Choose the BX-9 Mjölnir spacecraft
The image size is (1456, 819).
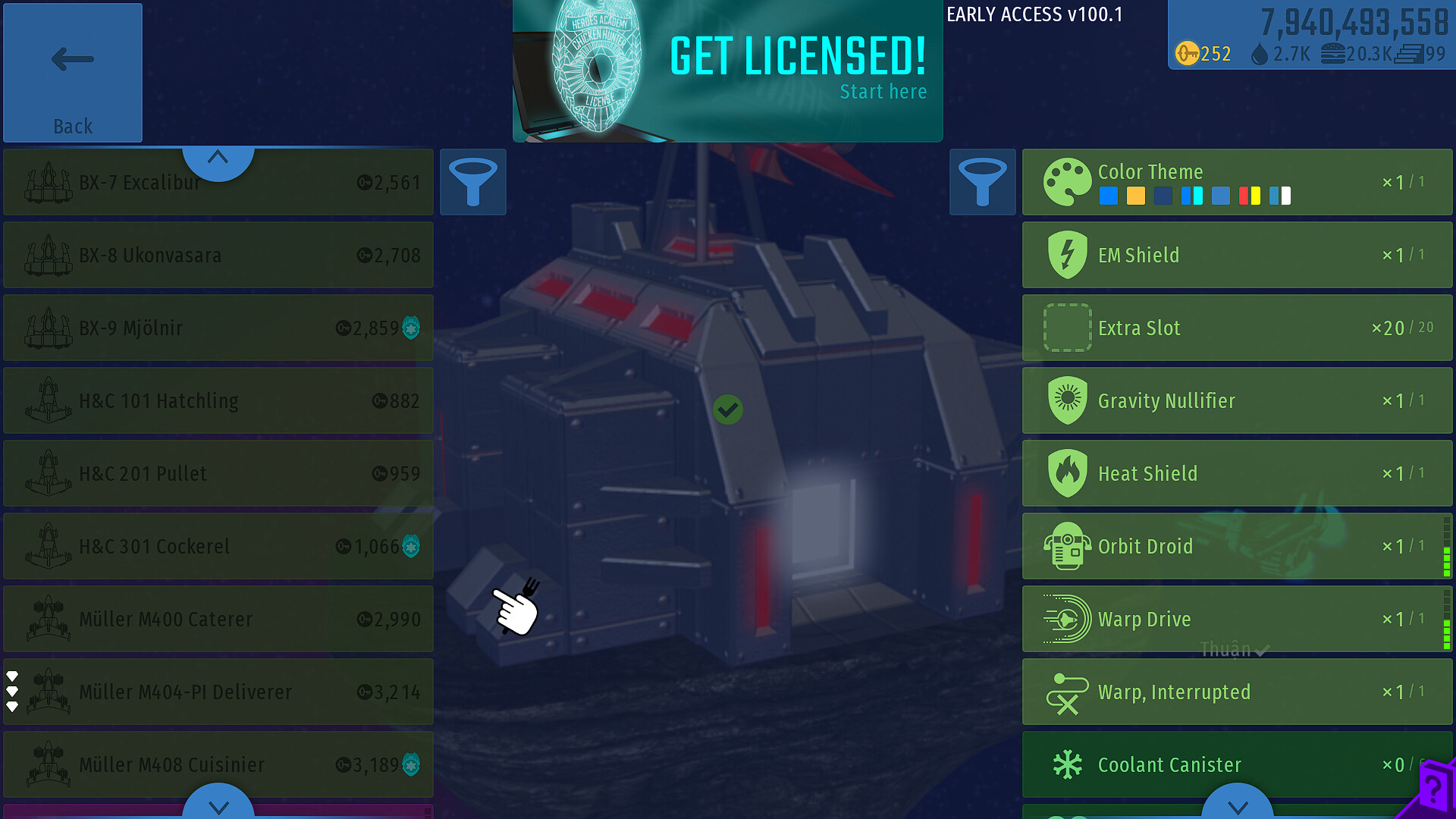click(218, 328)
